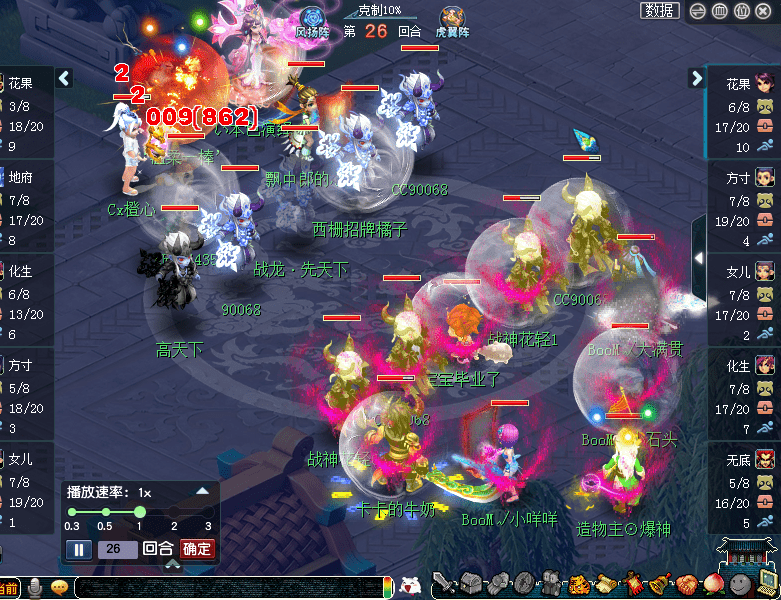Confirm with the red 确定 button
The image size is (781, 600).
[x=197, y=549]
